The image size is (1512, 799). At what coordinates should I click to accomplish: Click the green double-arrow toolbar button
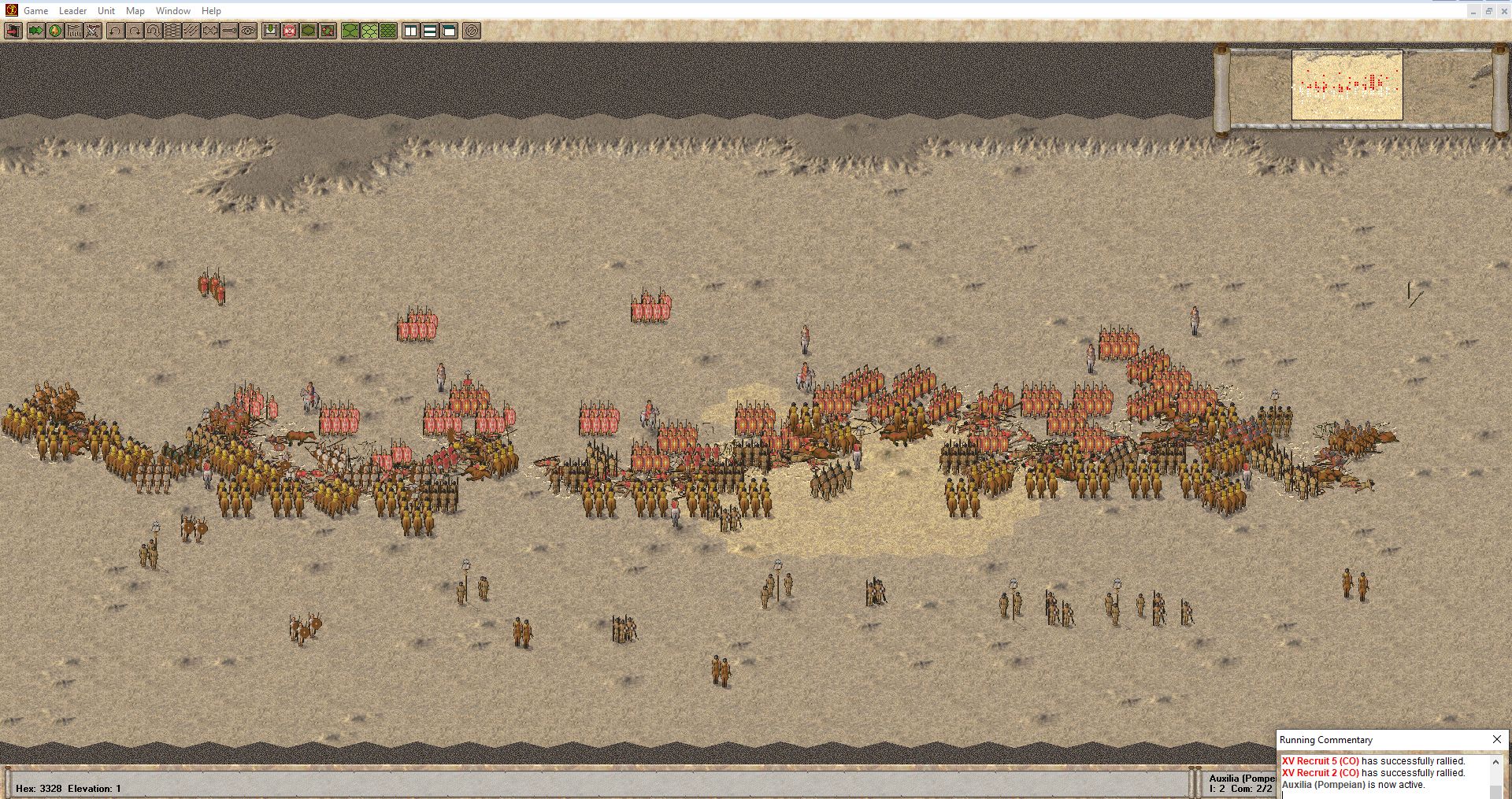pyautogui.click(x=35, y=31)
